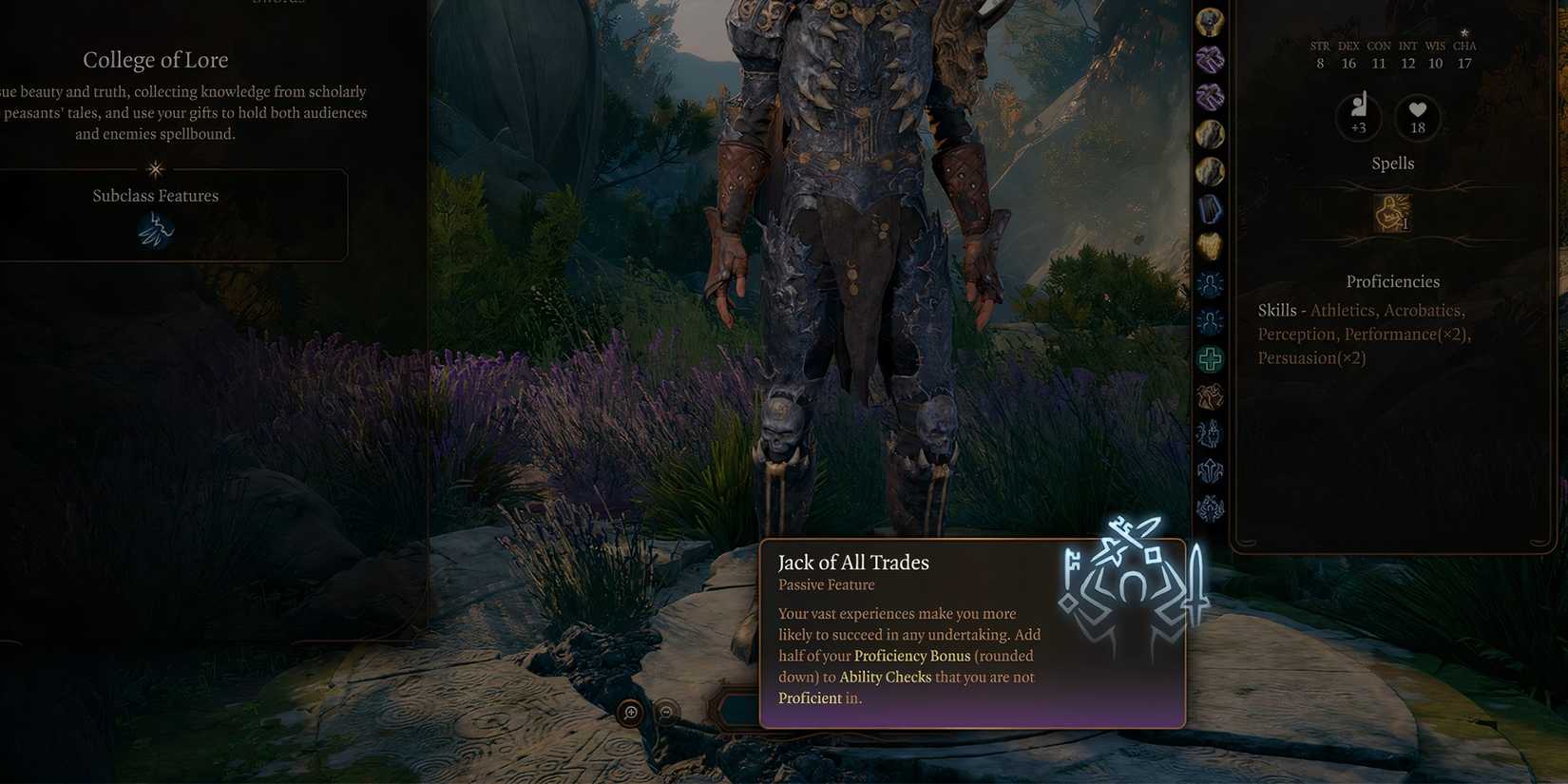Click the heart icon showing 18 hit points
The height and width of the screenshot is (784, 1568).
1417,116
